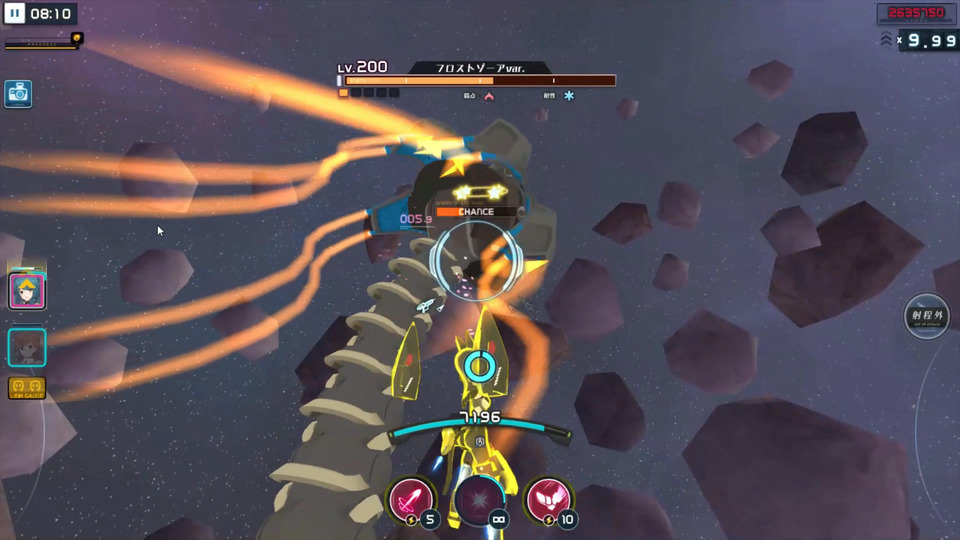This screenshot has height=540, width=960.
Task: Tap the round 射程外 attack button
Action: click(927, 317)
